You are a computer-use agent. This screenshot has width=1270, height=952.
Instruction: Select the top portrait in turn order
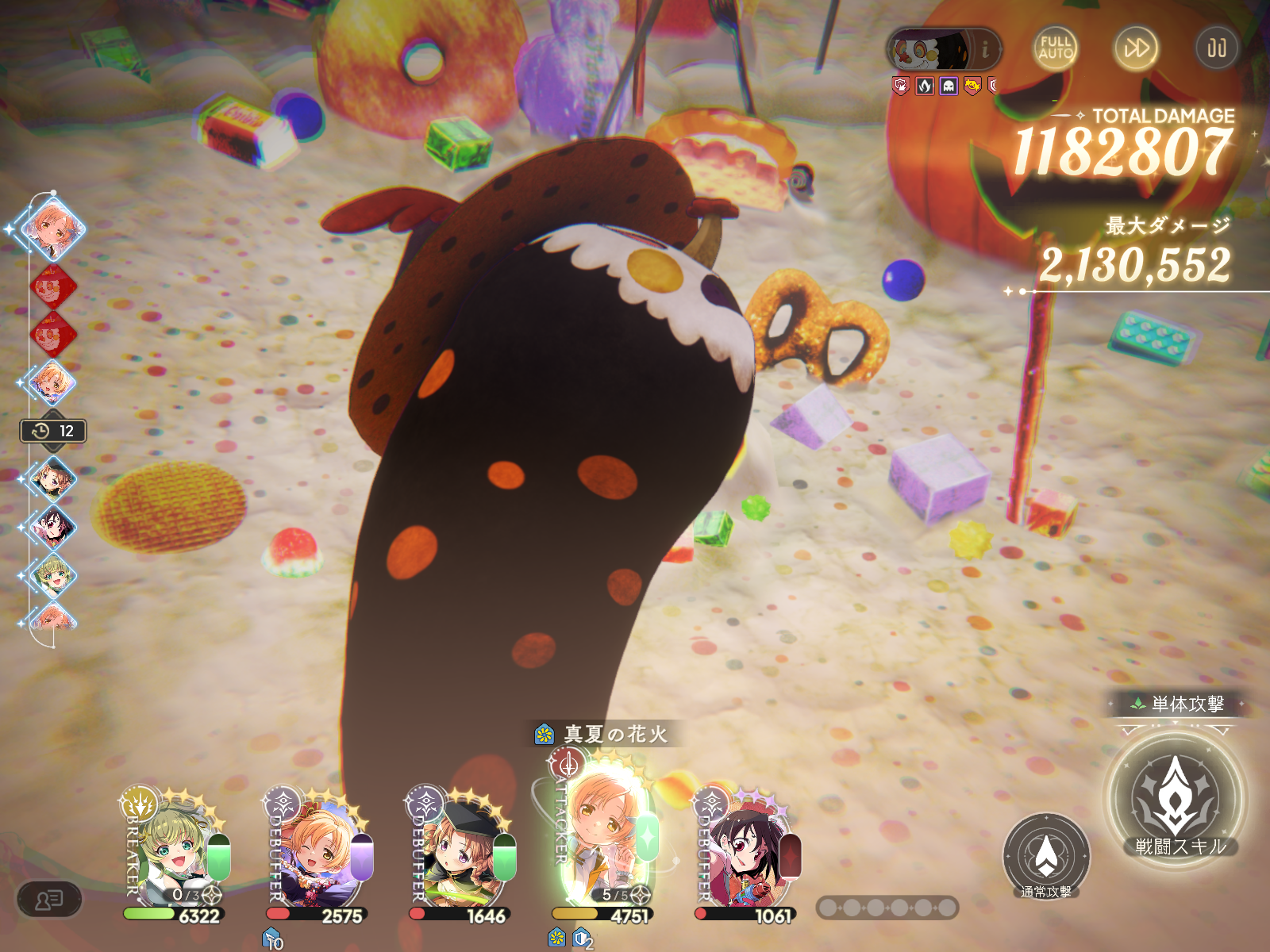coord(53,228)
